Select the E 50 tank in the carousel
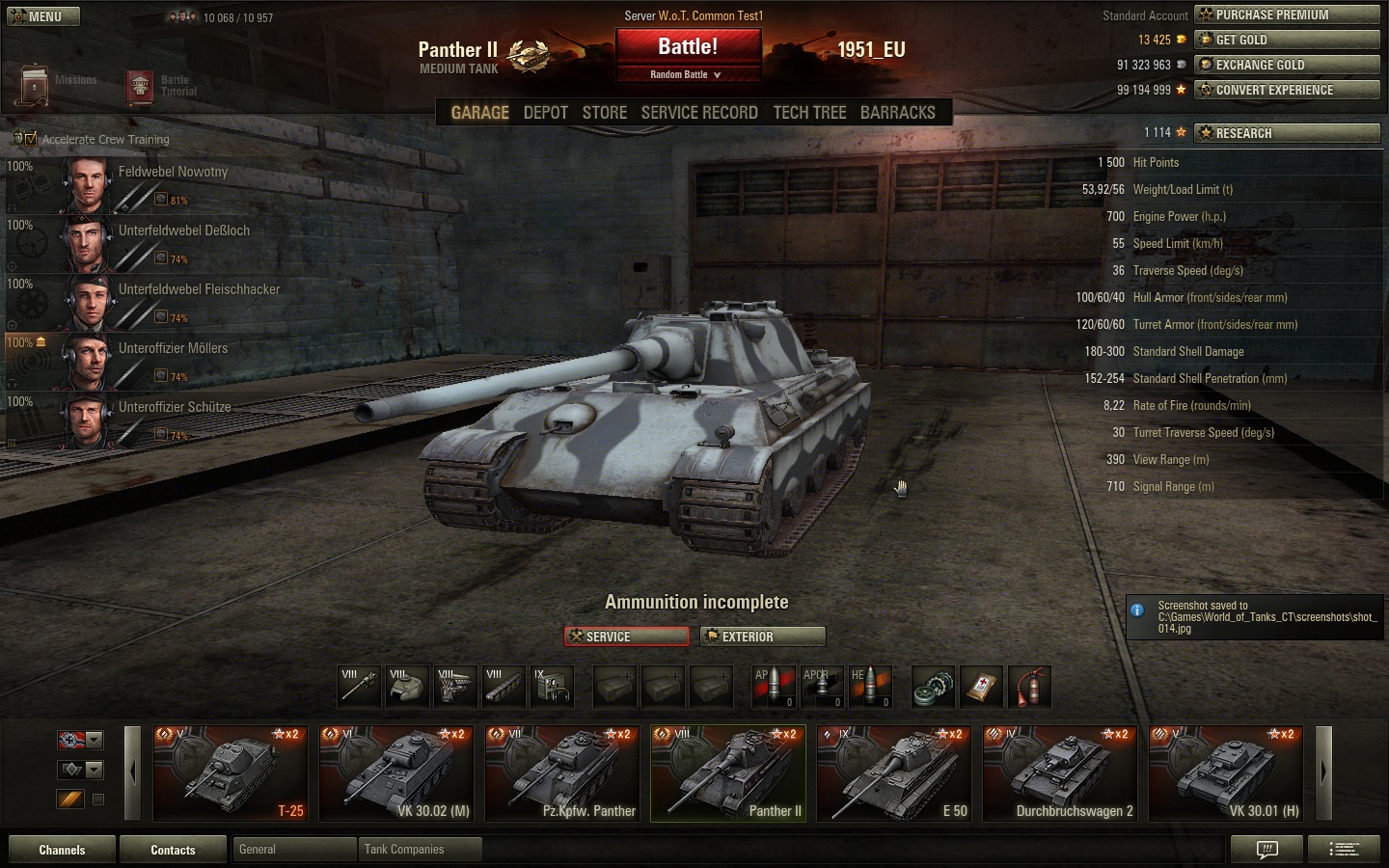 point(893,773)
